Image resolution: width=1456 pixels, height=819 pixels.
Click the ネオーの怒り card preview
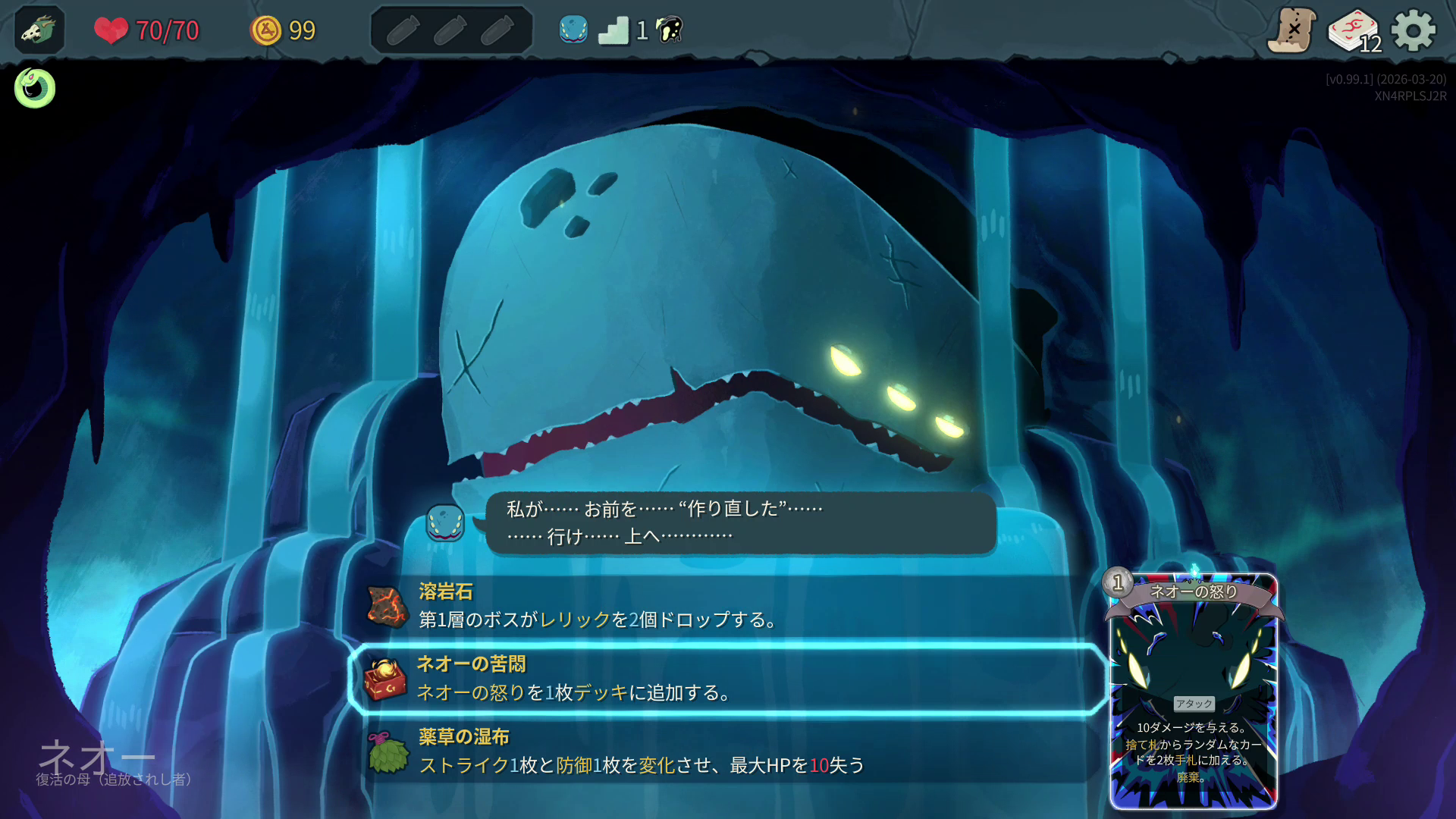(1195, 690)
